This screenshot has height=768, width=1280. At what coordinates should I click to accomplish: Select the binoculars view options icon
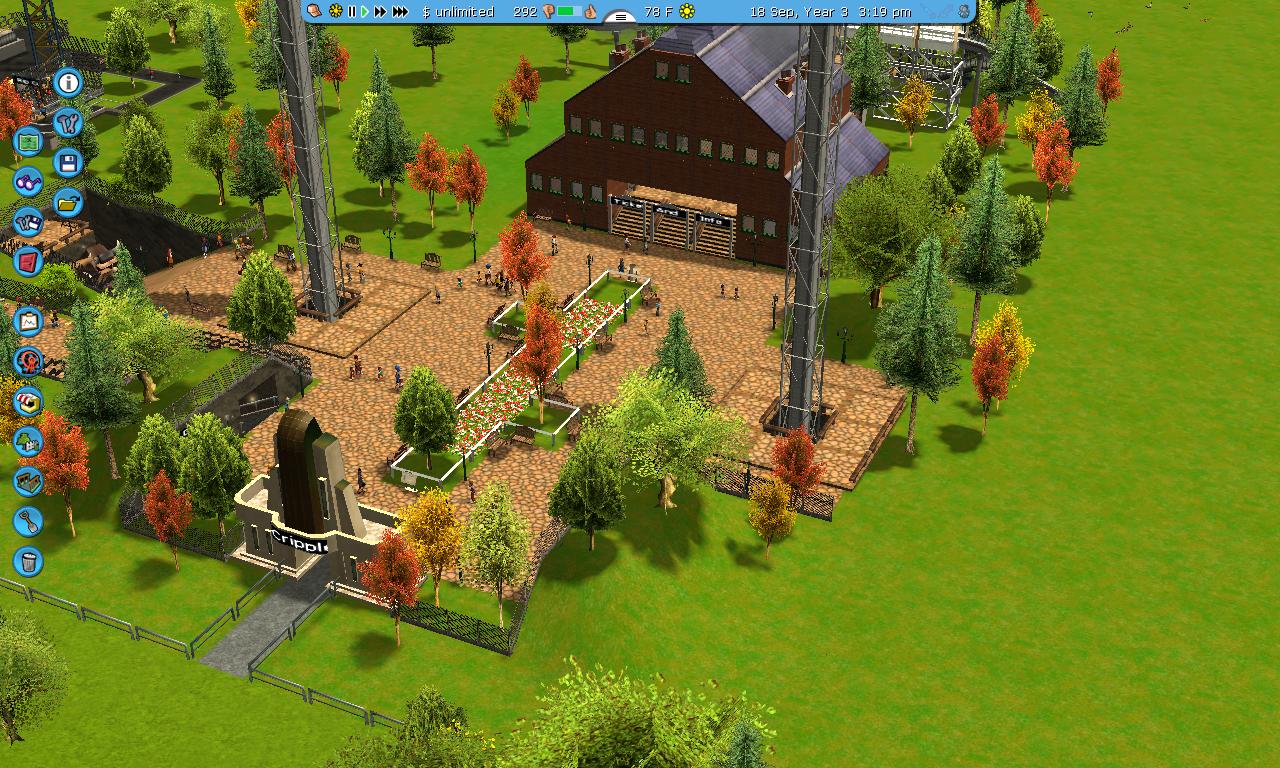[28, 181]
